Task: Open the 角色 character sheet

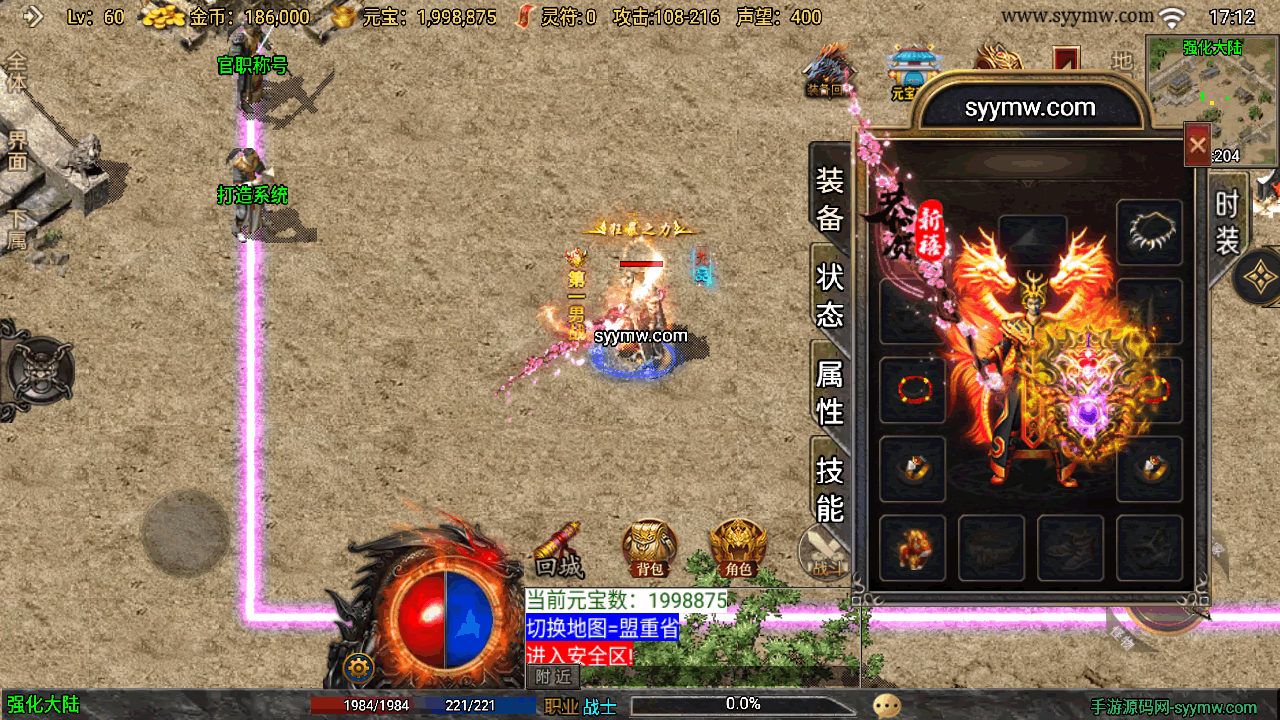Action: click(738, 548)
